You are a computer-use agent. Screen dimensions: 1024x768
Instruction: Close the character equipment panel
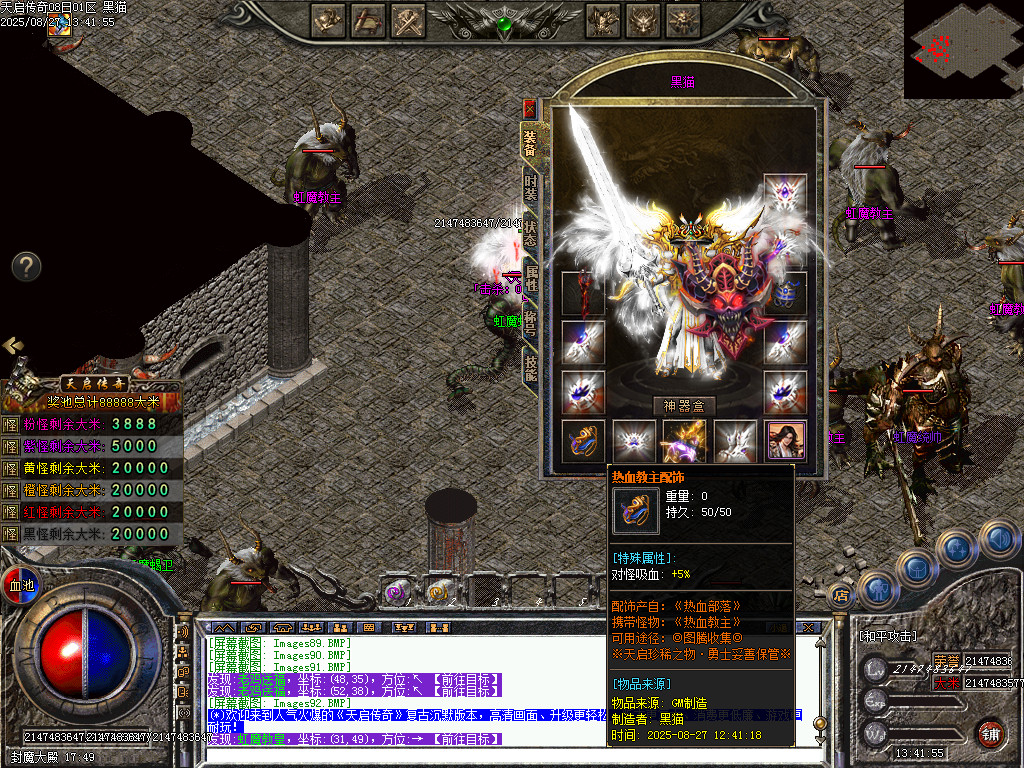pyautogui.click(x=529, y=107)
